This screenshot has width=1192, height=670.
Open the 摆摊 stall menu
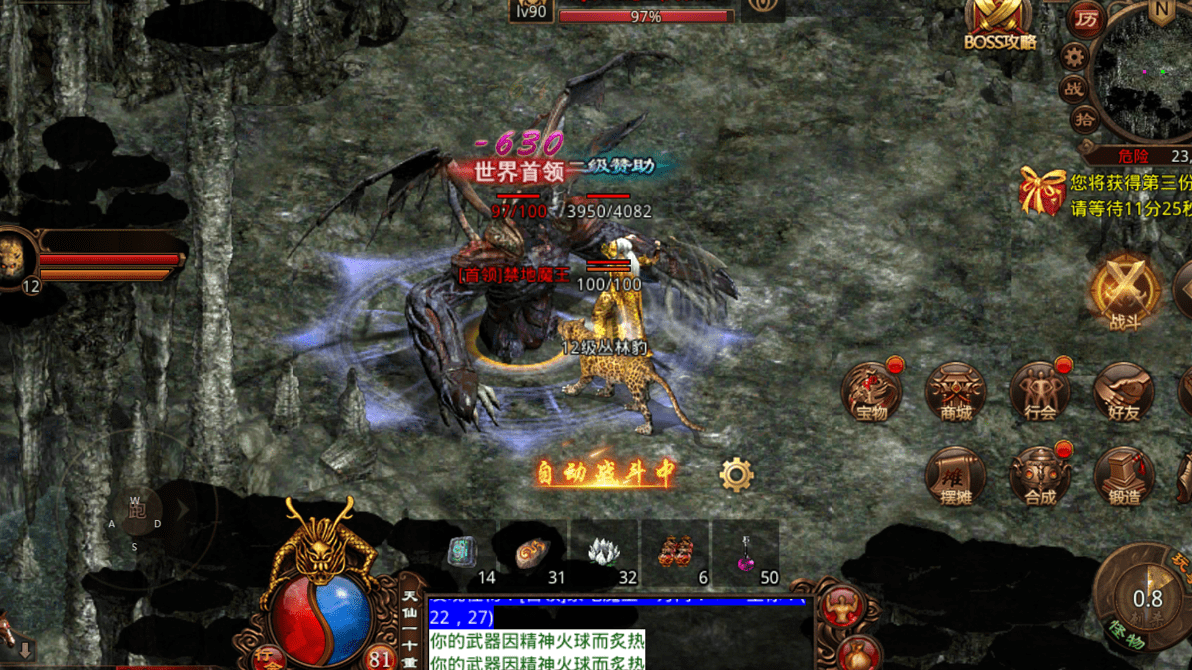coord(955,476)
